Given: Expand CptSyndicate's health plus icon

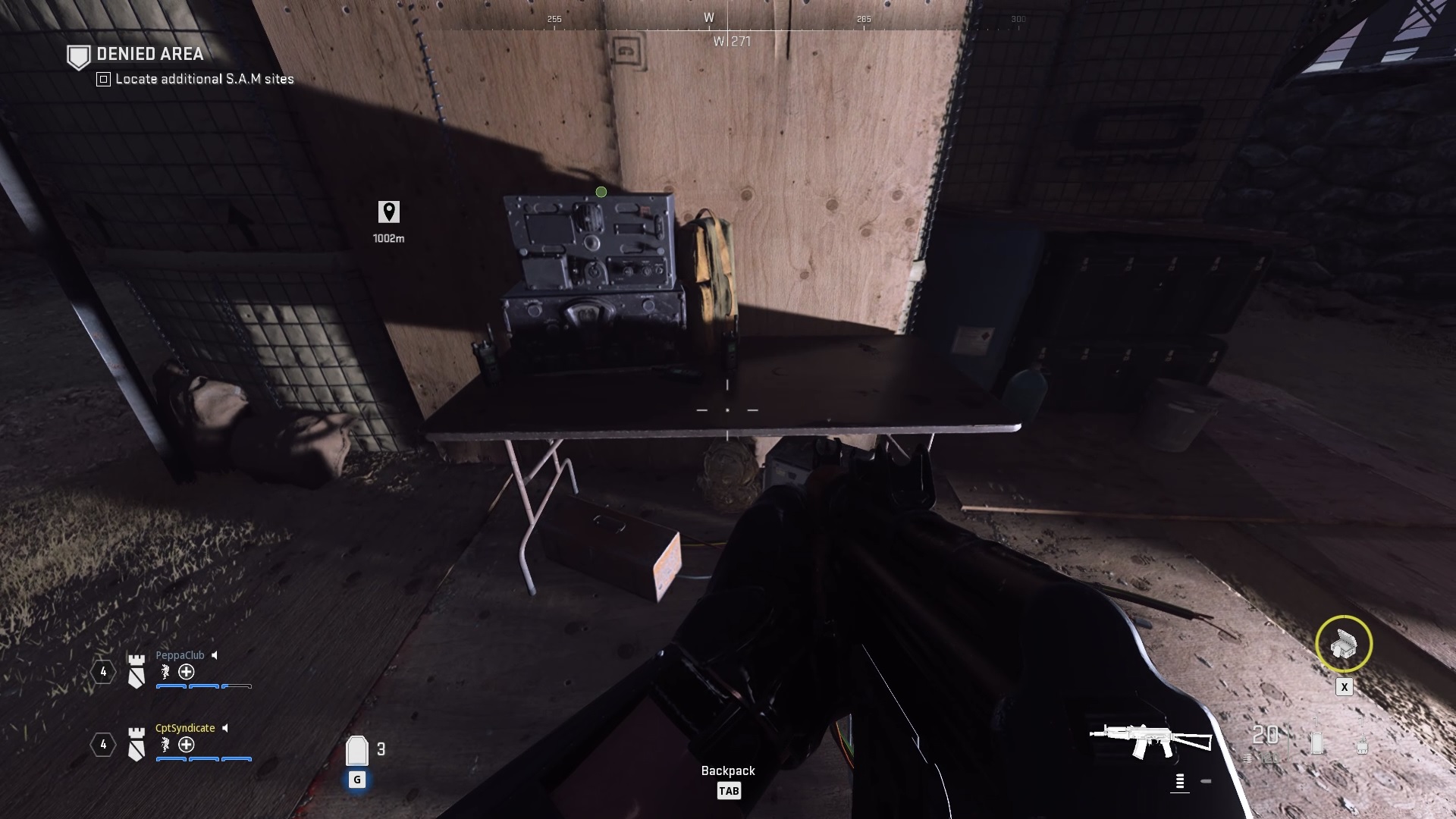Looking at the screenshot, I should pyautogui.click(x=185, y=745).
